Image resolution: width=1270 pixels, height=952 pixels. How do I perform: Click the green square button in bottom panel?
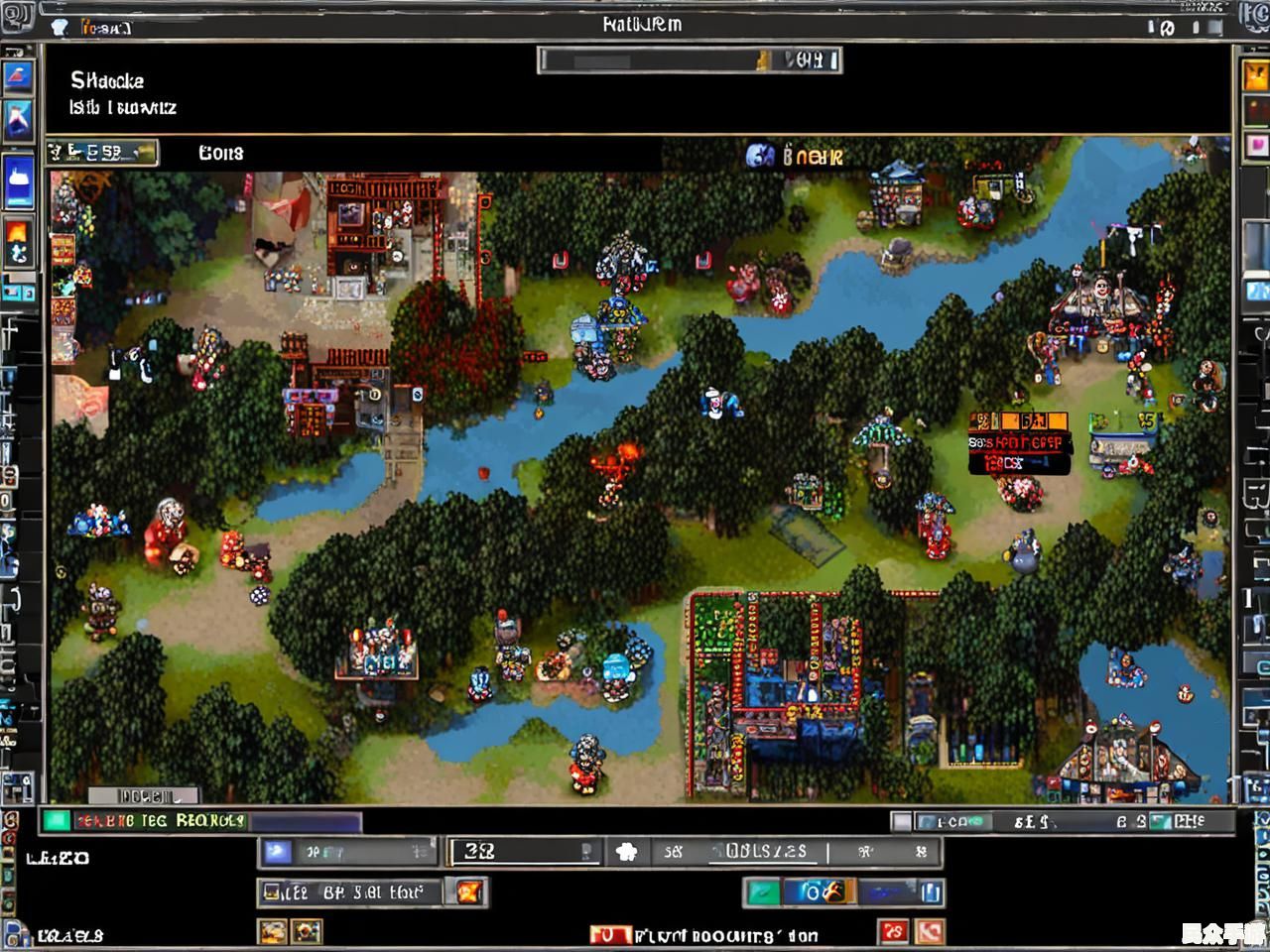pos(761,892)
